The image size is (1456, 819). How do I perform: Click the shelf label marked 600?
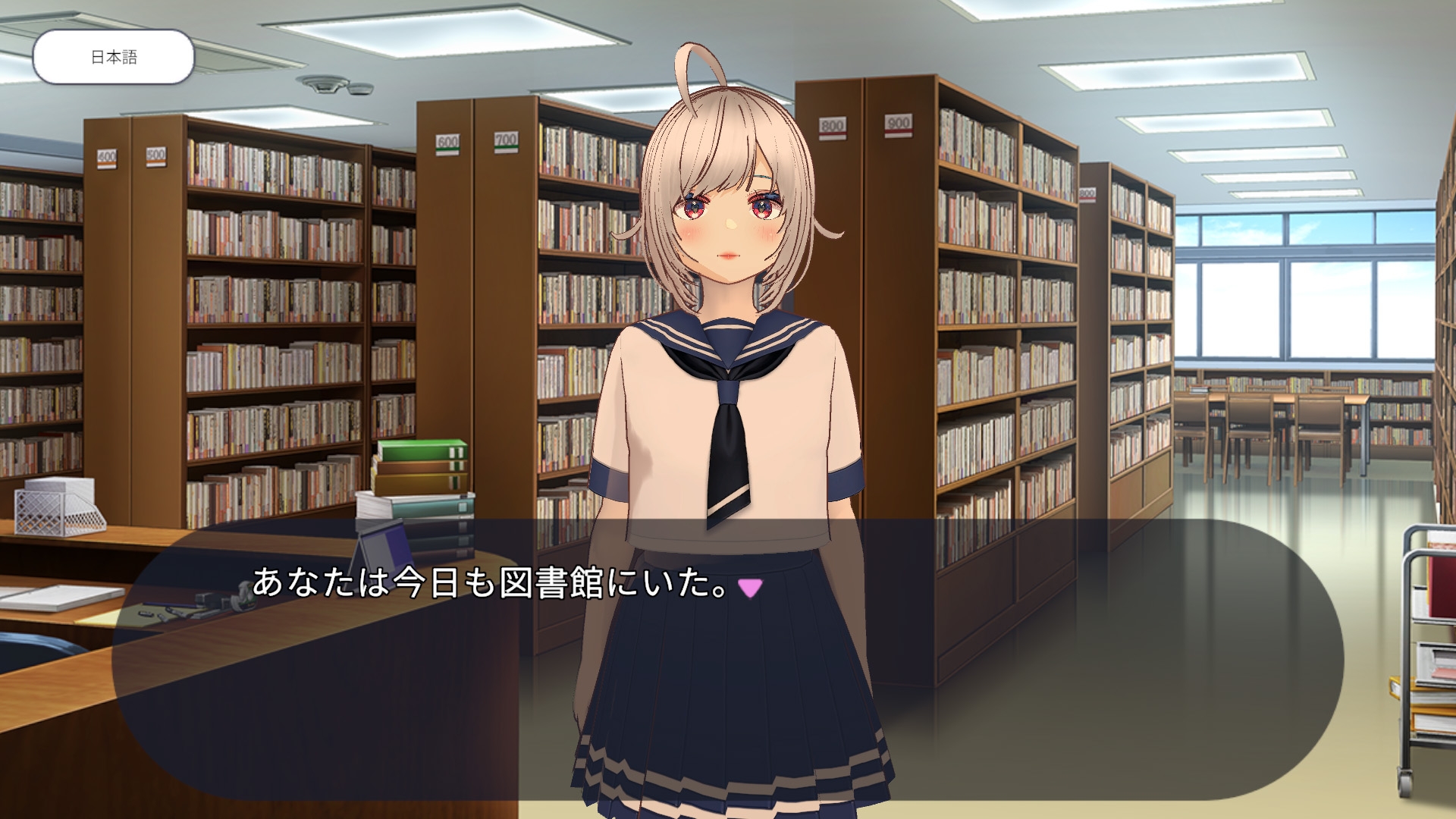pyautogui.click(x=449, y=146)
